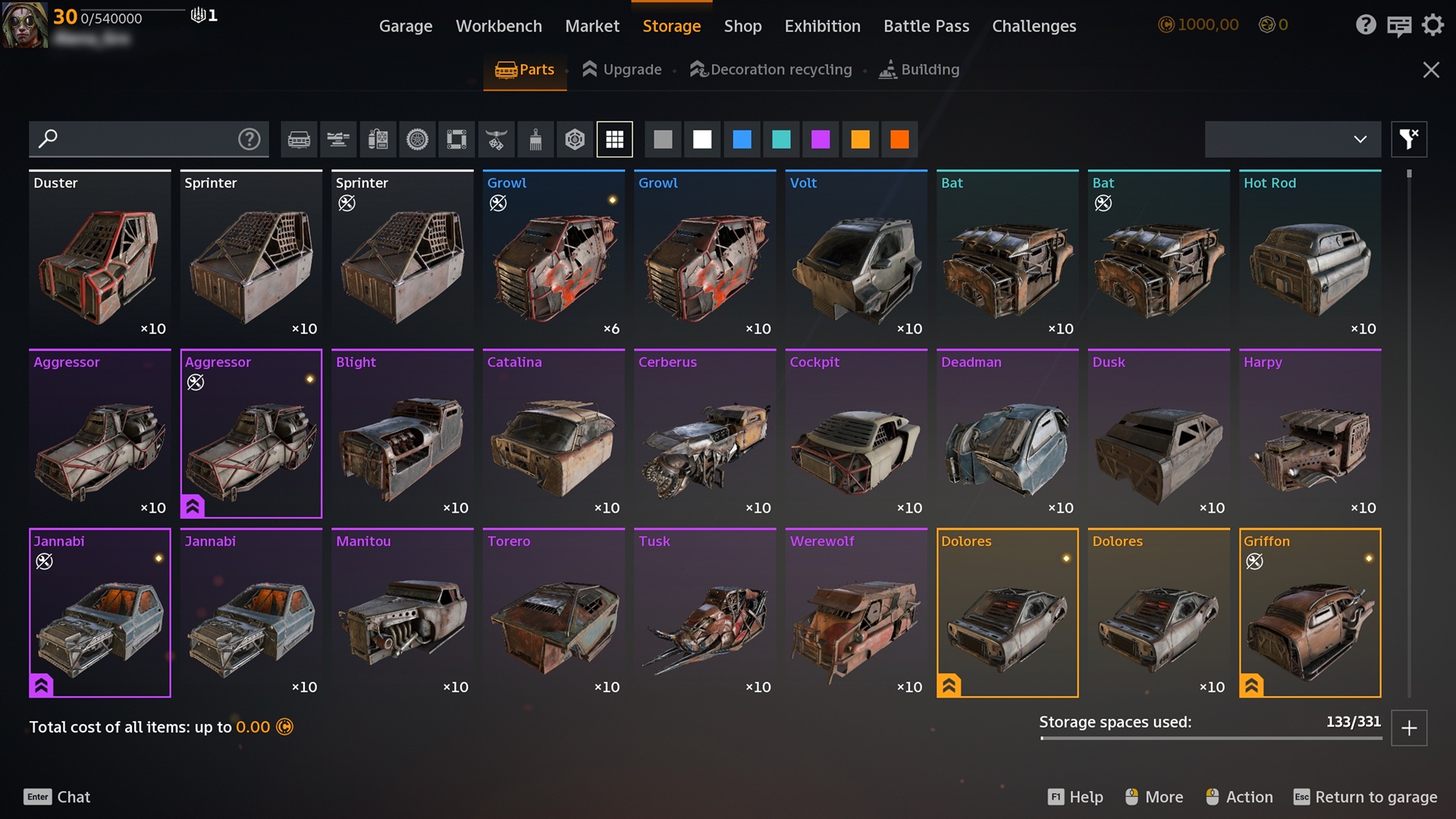Select the Griffon cabin
1456x819 pixels.
tap(1310, 613)
